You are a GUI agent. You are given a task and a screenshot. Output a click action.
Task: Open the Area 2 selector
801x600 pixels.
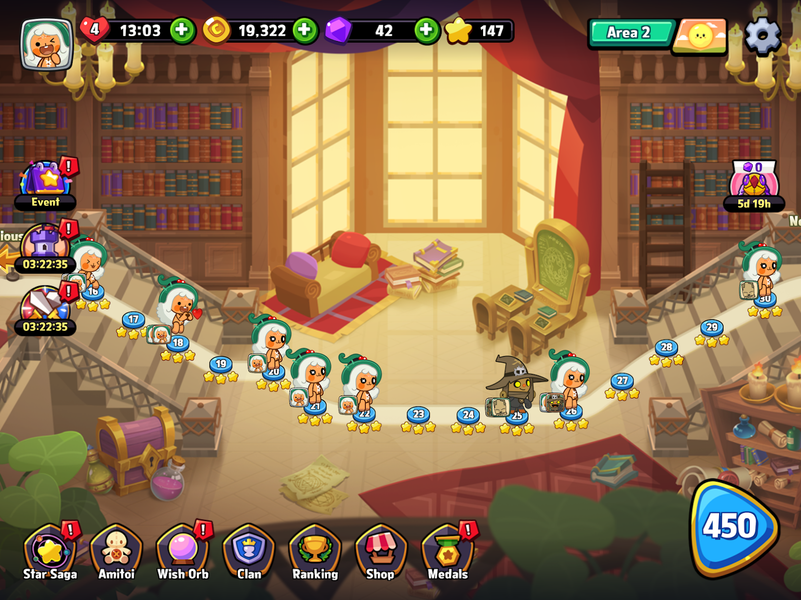point(629,33)
